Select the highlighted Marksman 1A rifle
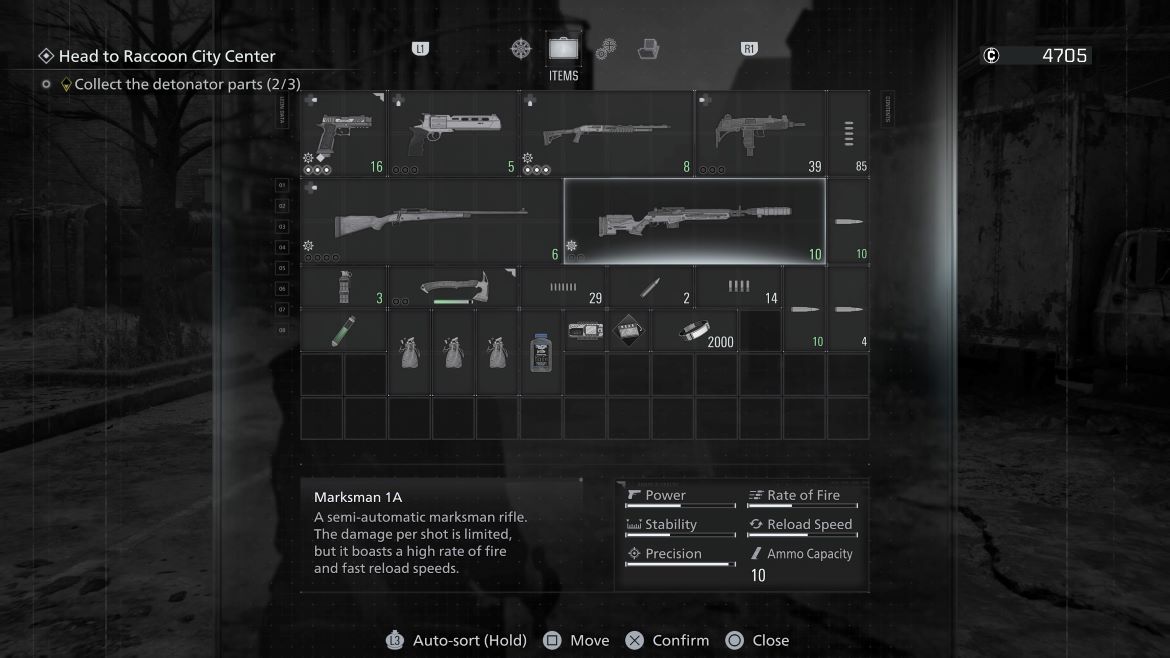 coord(695,221)
